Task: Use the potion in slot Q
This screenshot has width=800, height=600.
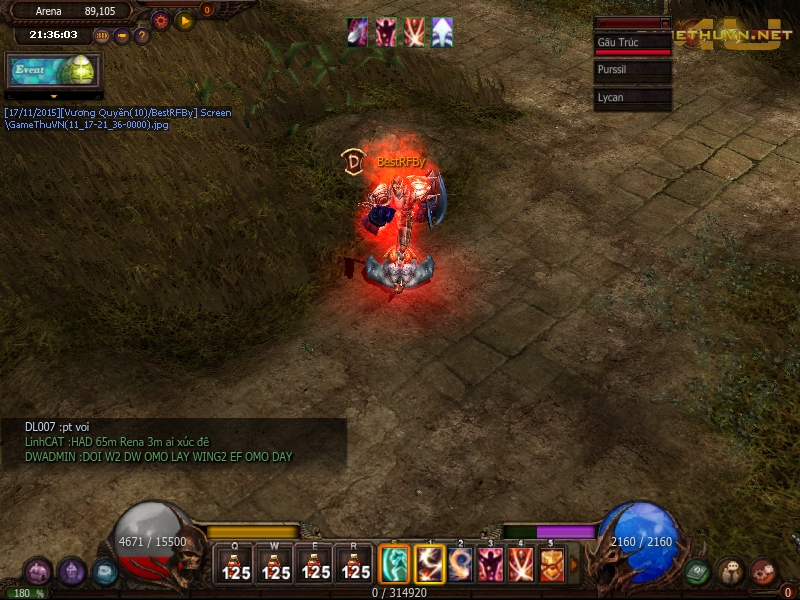Action: (x=235, y=565)
